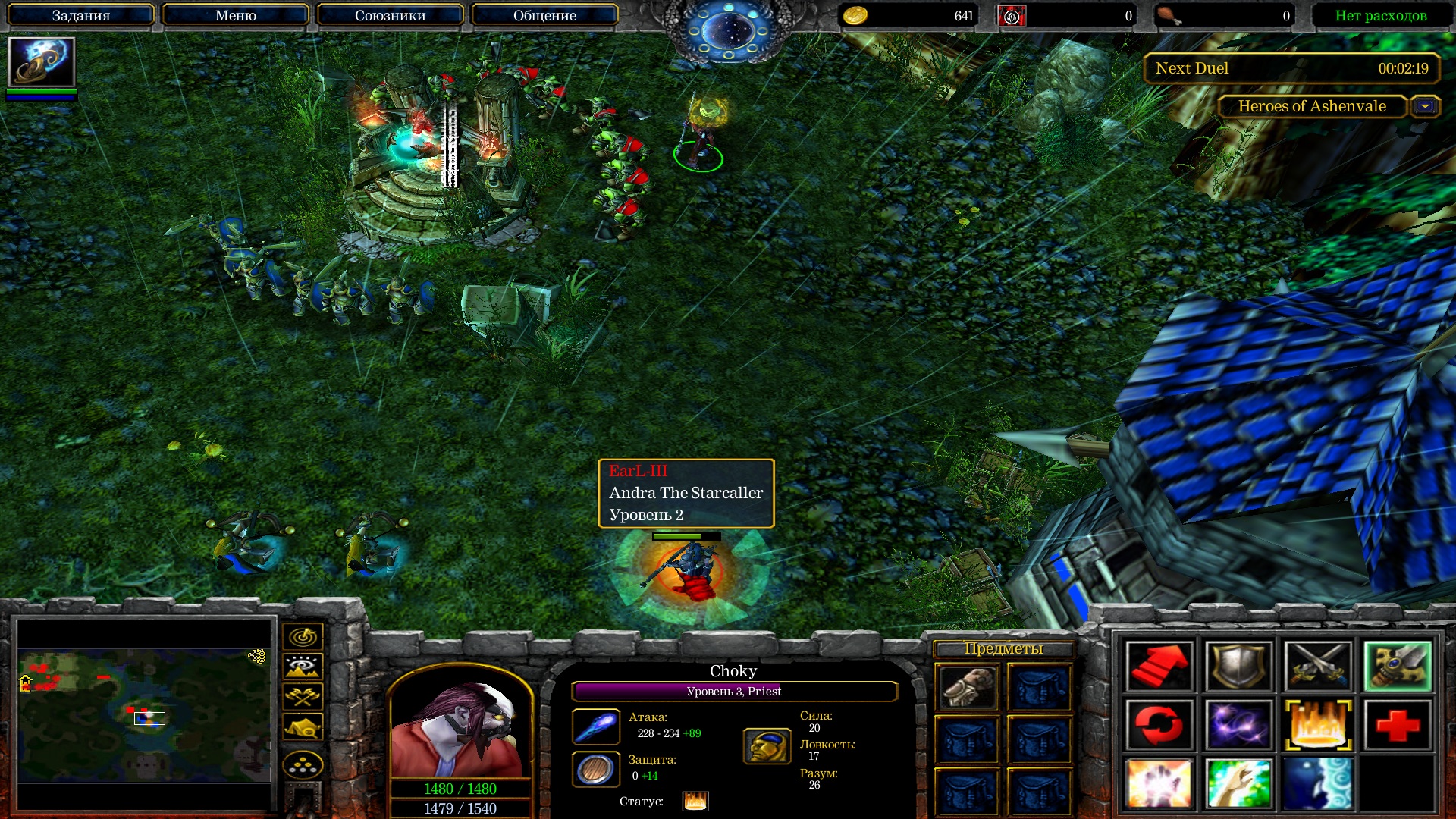
Task: Select the hero portrait icon
Action: pyautogui.click(x=41, y=61)
